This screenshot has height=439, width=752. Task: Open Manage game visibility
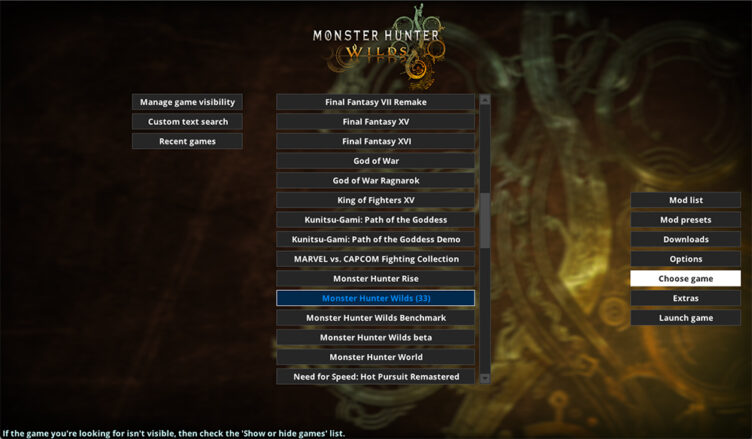tap(187, 102)
